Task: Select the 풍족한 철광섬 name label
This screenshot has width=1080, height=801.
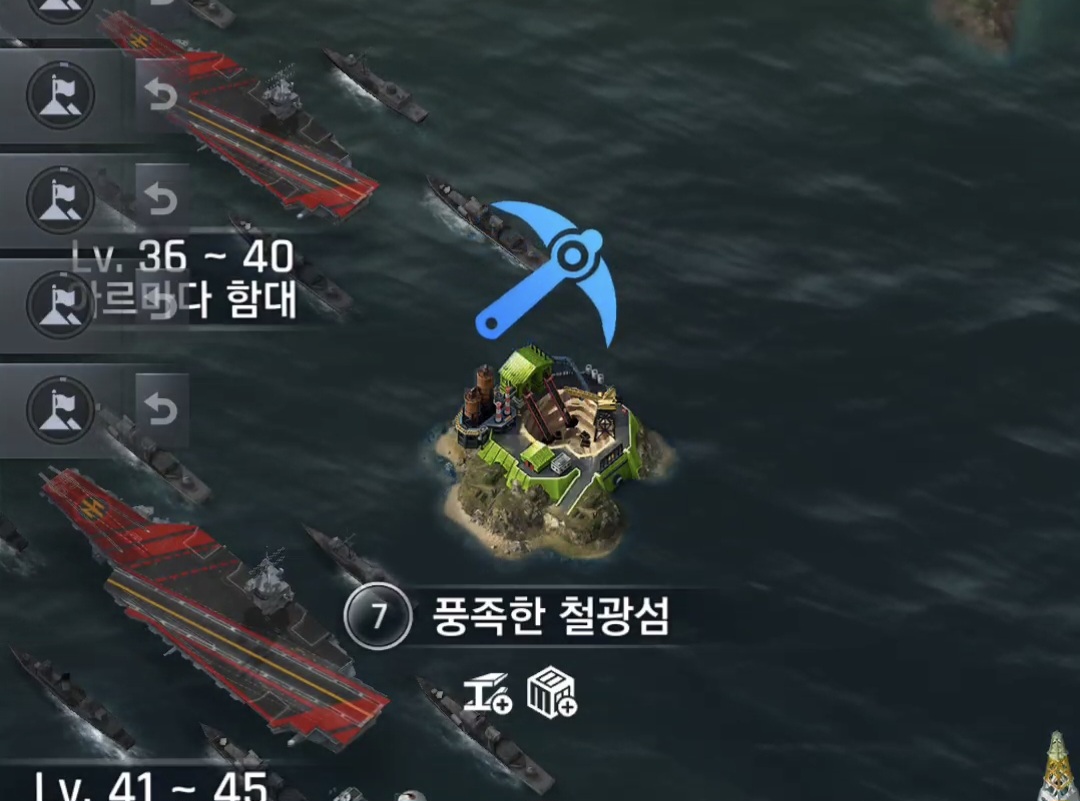Action: 550,617
